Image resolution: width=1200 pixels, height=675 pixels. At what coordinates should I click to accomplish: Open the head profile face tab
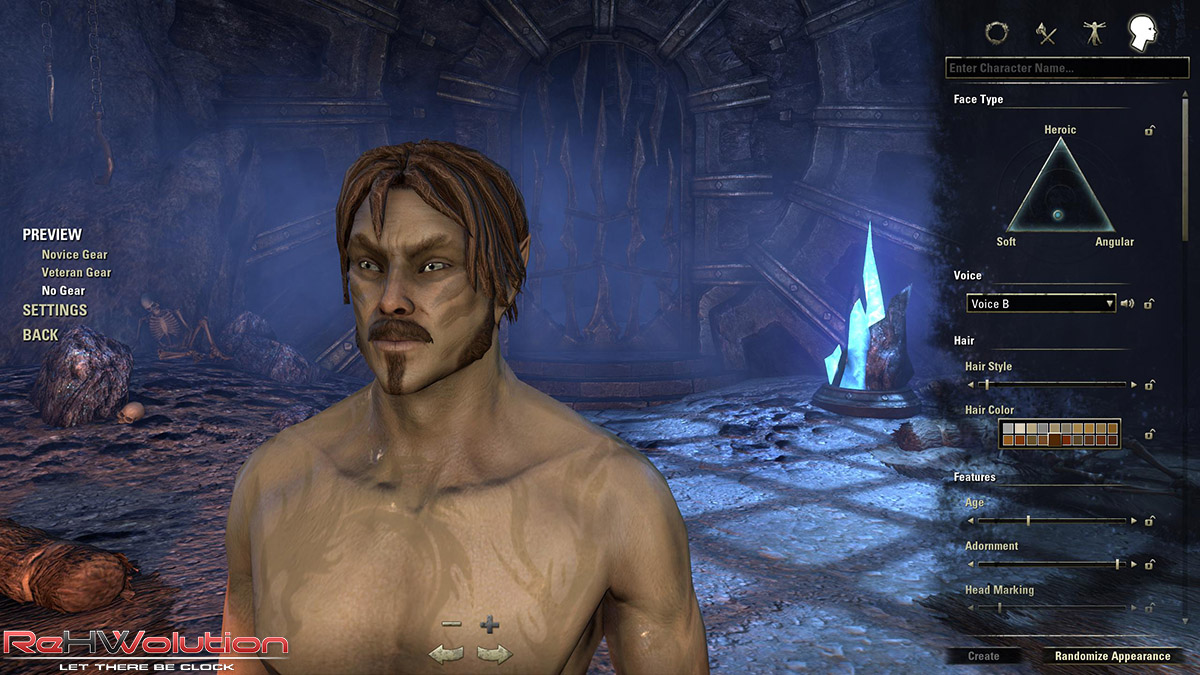pyautogui.click(x=1141, y=32)
